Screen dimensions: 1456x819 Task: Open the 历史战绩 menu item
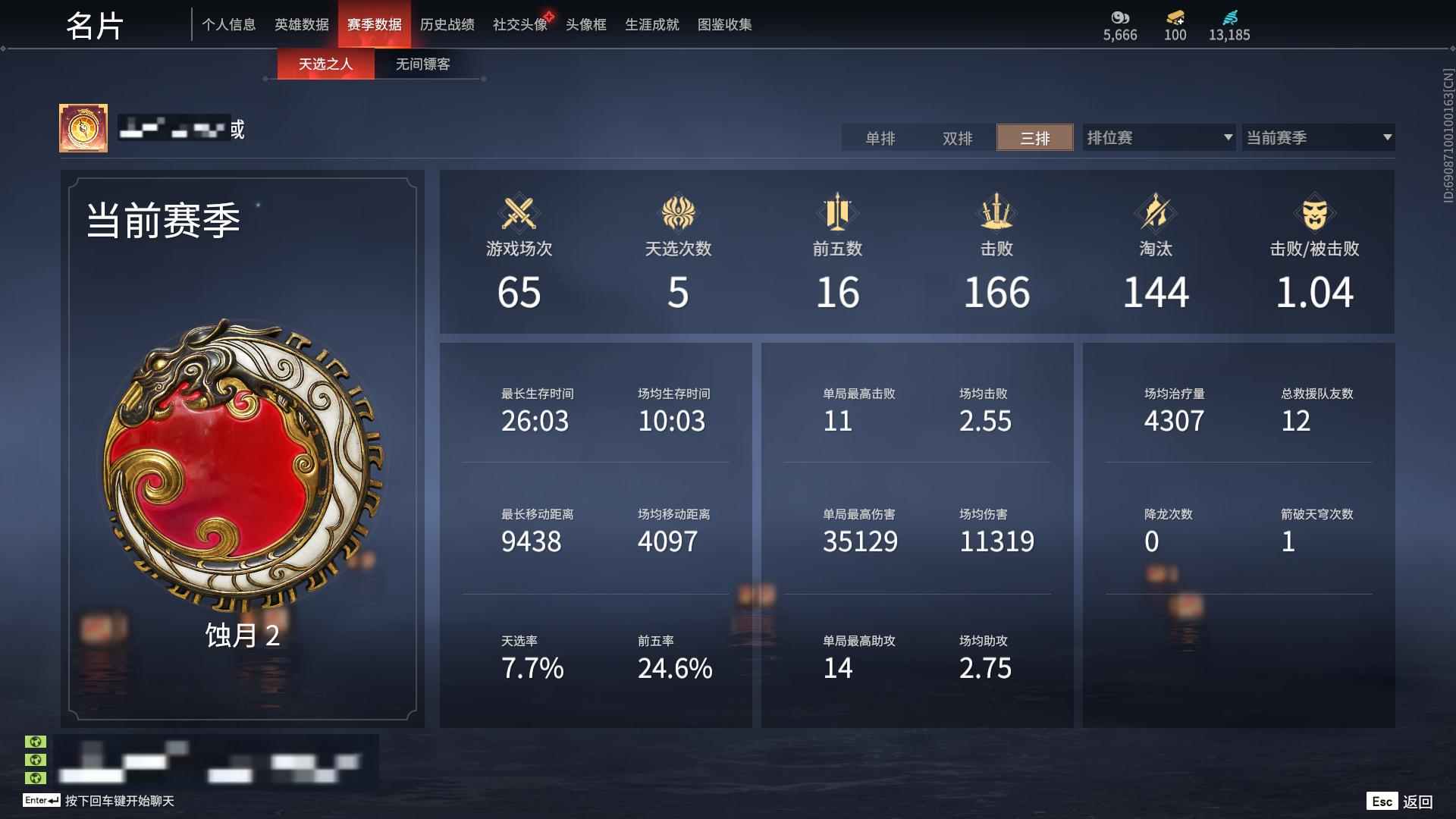coord(448,24)
